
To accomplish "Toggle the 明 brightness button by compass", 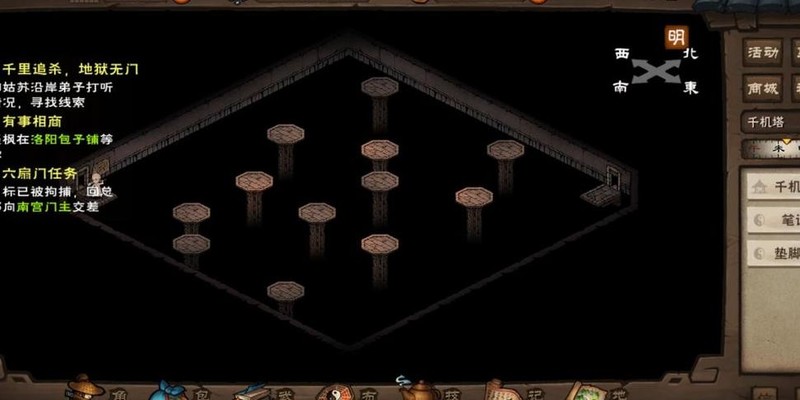I will (677, 38).
